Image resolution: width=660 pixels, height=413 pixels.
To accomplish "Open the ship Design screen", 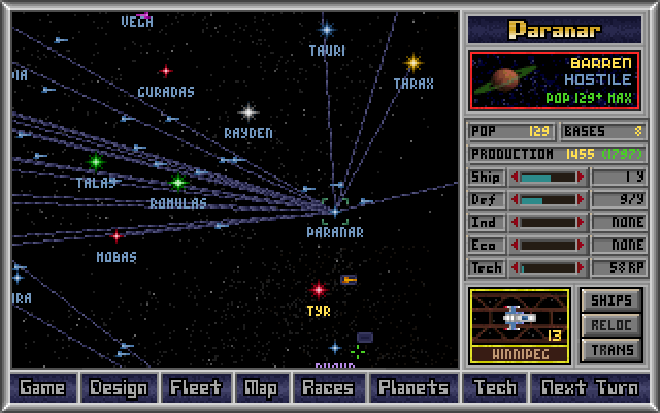I will point(119,388).
